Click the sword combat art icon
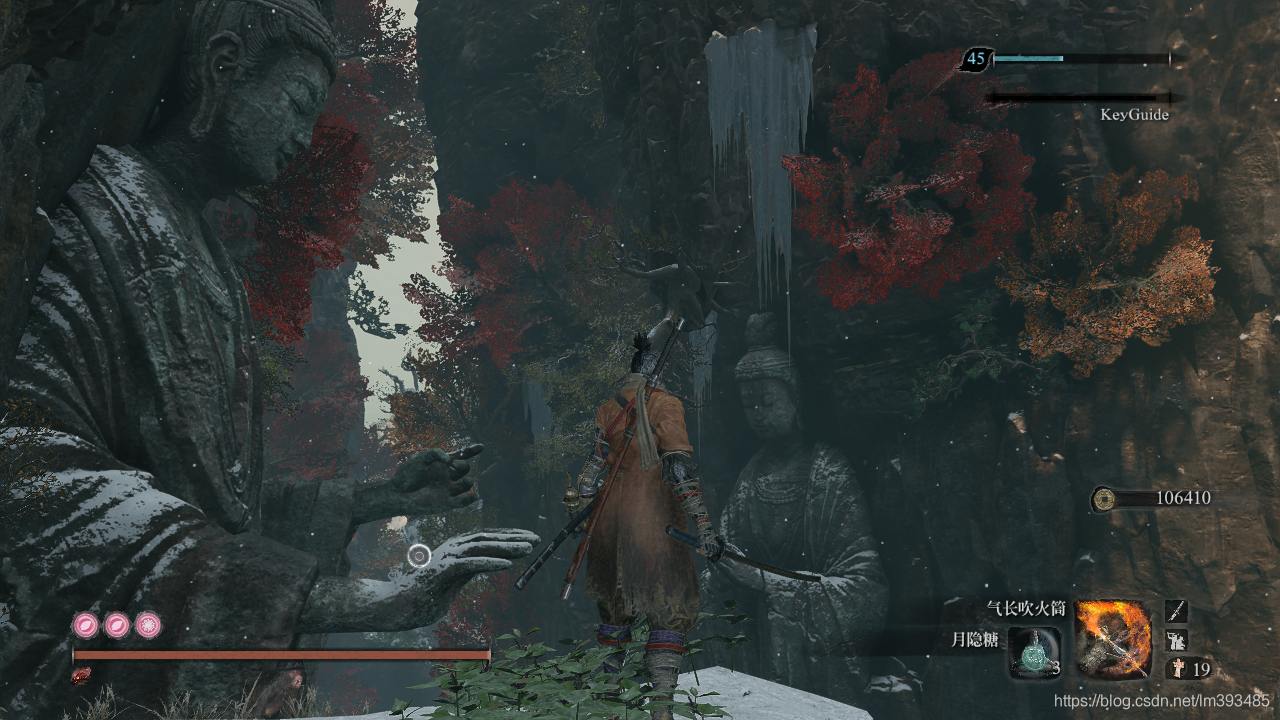 tap(1176, 611)
